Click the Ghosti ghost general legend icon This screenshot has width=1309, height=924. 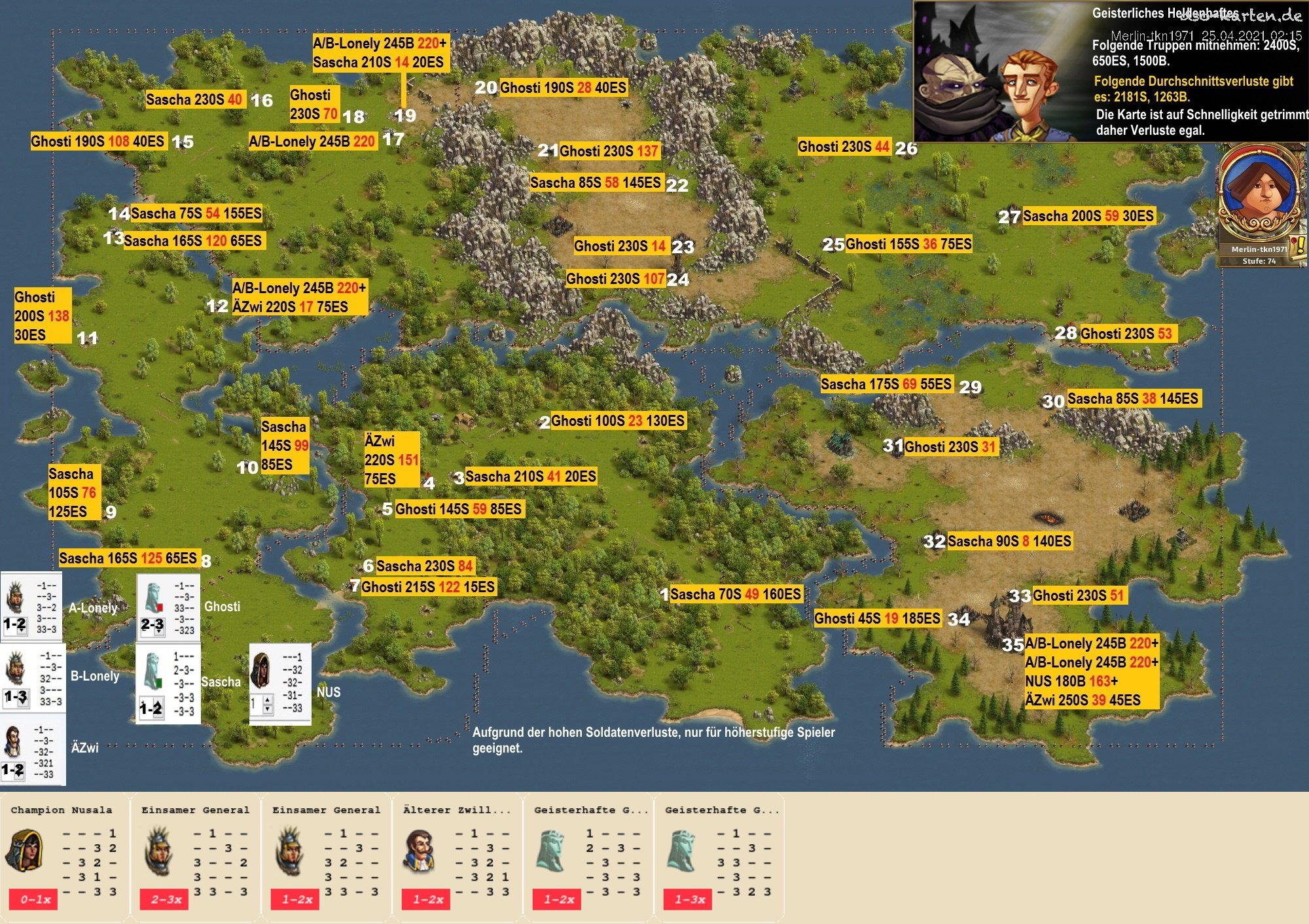click(152, 597)
